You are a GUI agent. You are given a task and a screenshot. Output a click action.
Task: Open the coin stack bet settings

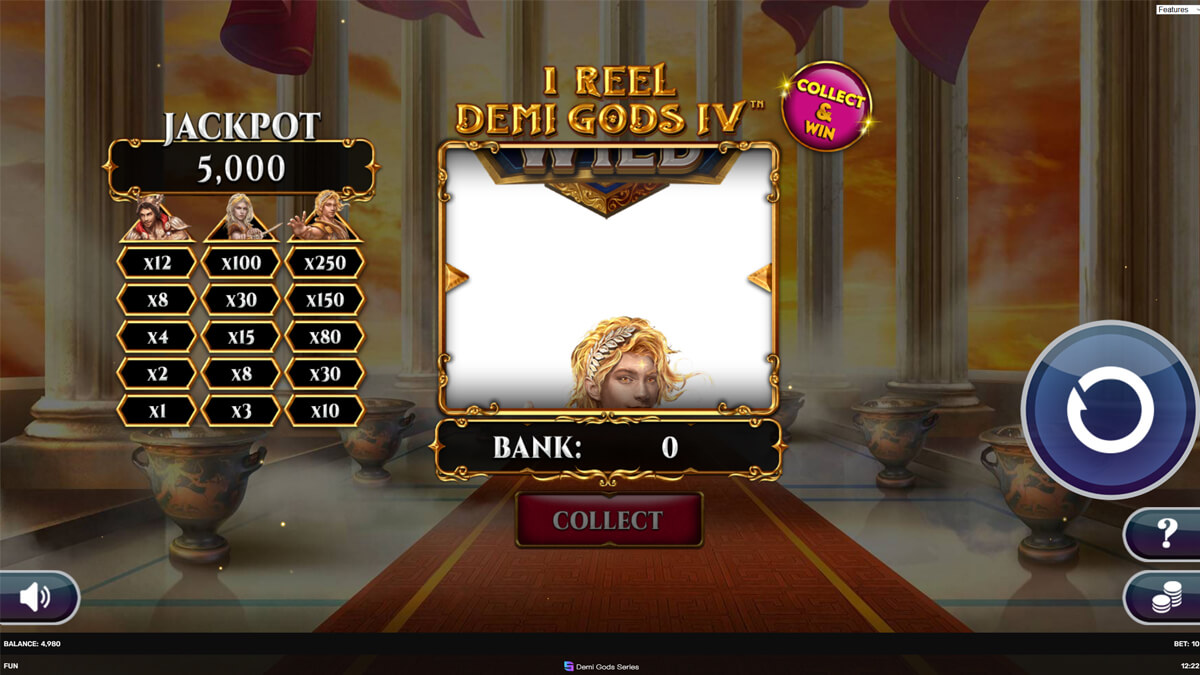(x=1165, y=597)
